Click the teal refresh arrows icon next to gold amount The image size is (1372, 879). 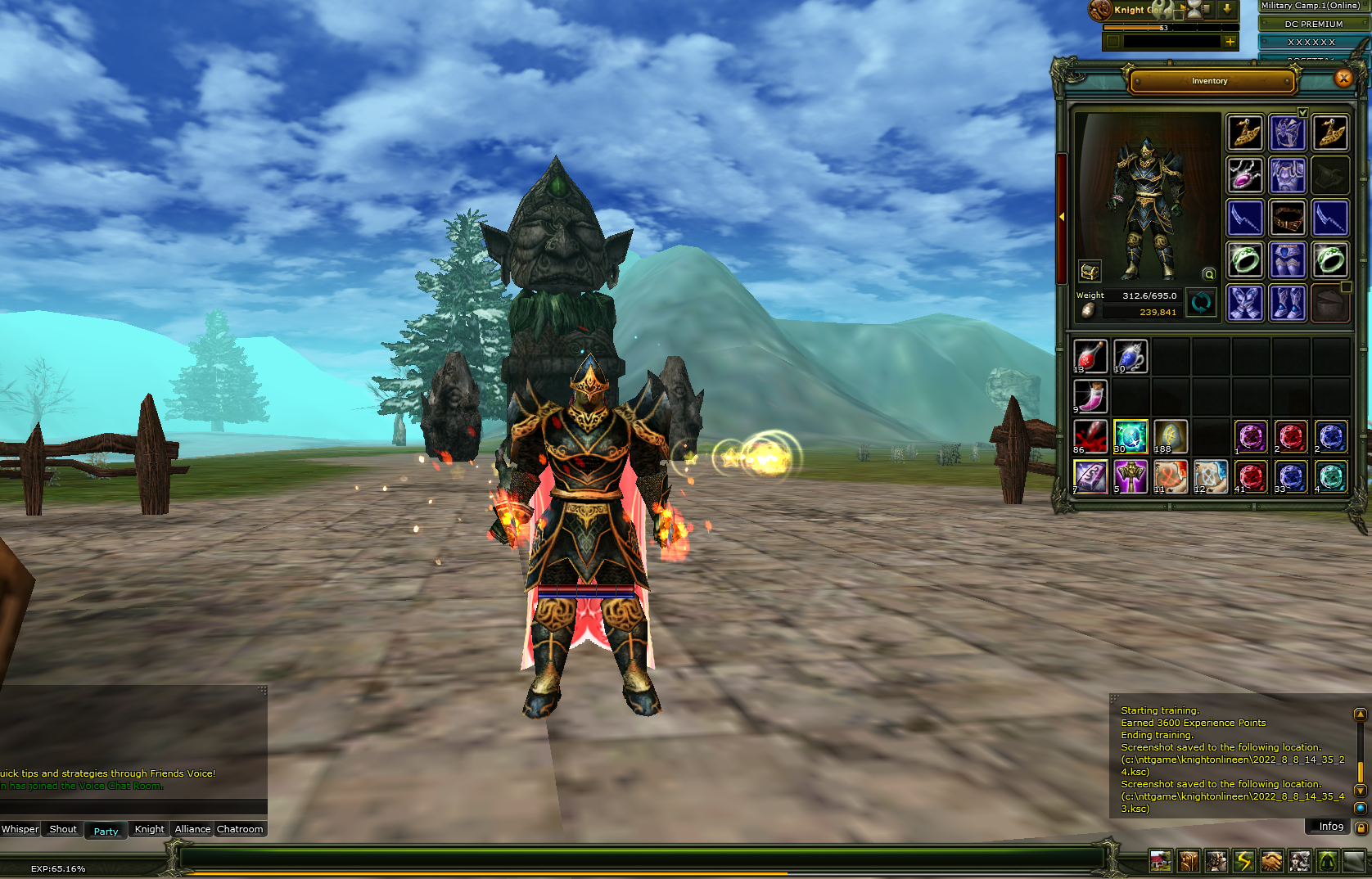pyautogui.click(x=1201, y=304)
